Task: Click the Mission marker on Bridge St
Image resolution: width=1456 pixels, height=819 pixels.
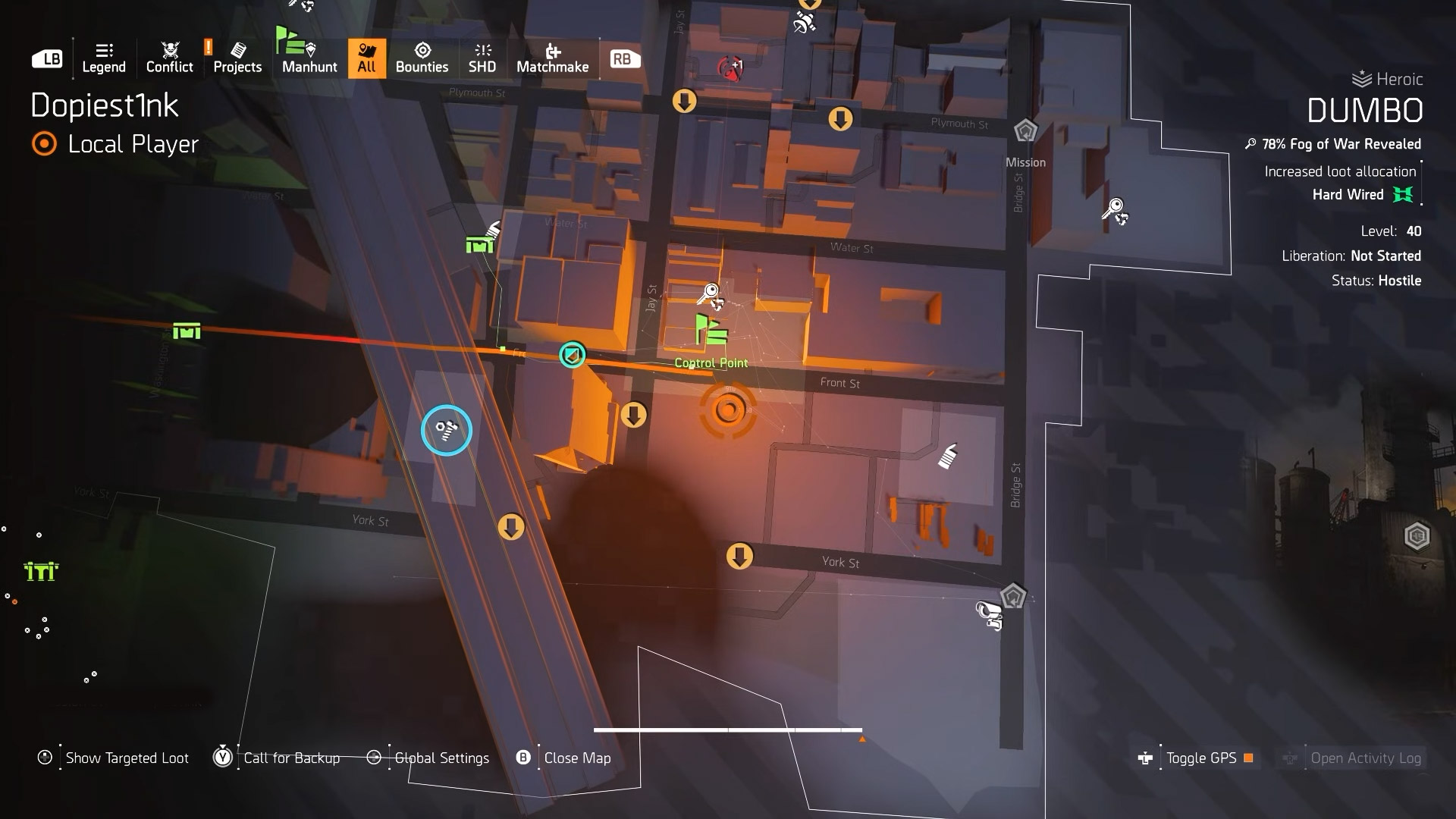Action: [1025, 131]
